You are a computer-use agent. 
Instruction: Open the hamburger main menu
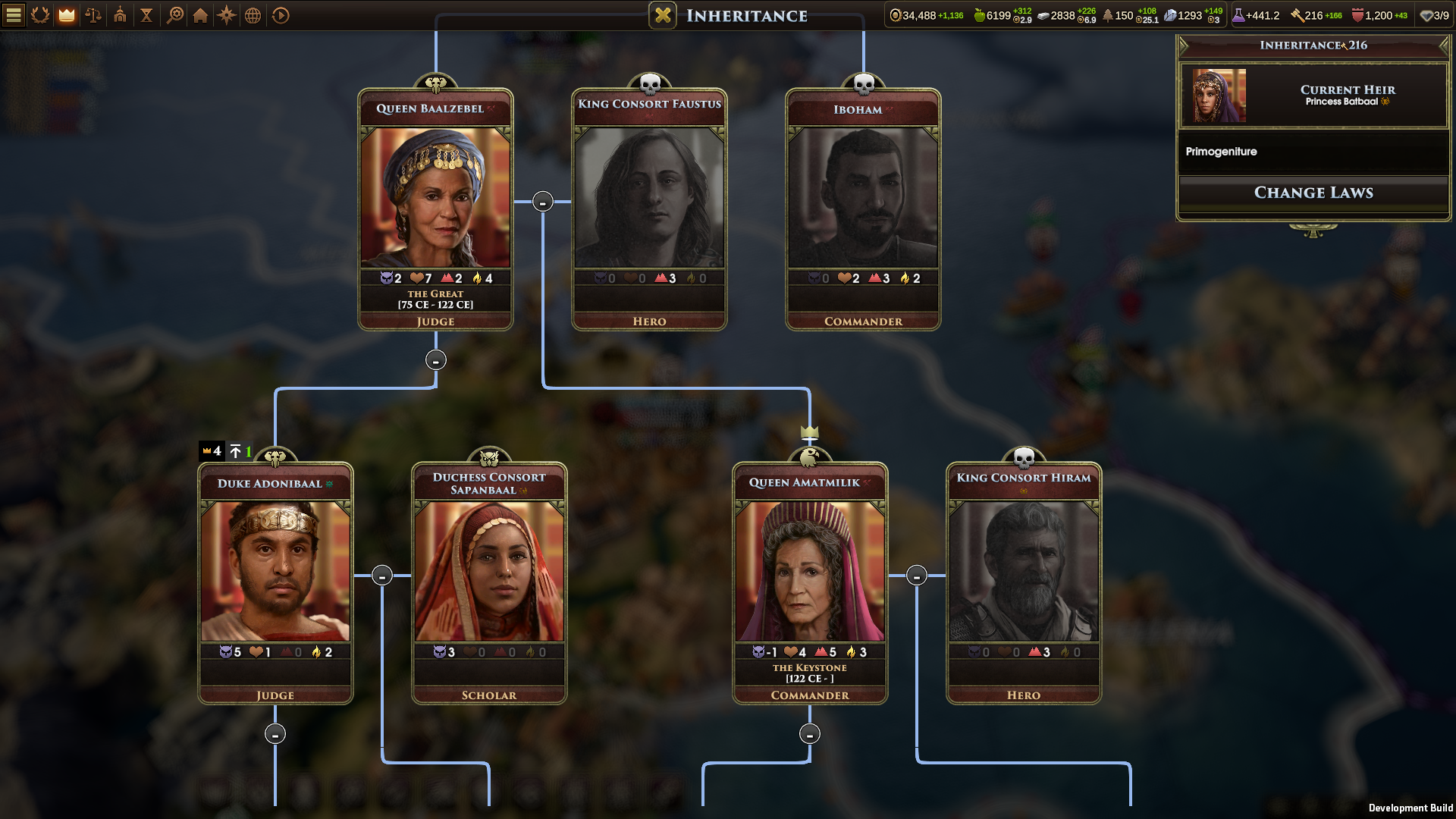[14, 15]
